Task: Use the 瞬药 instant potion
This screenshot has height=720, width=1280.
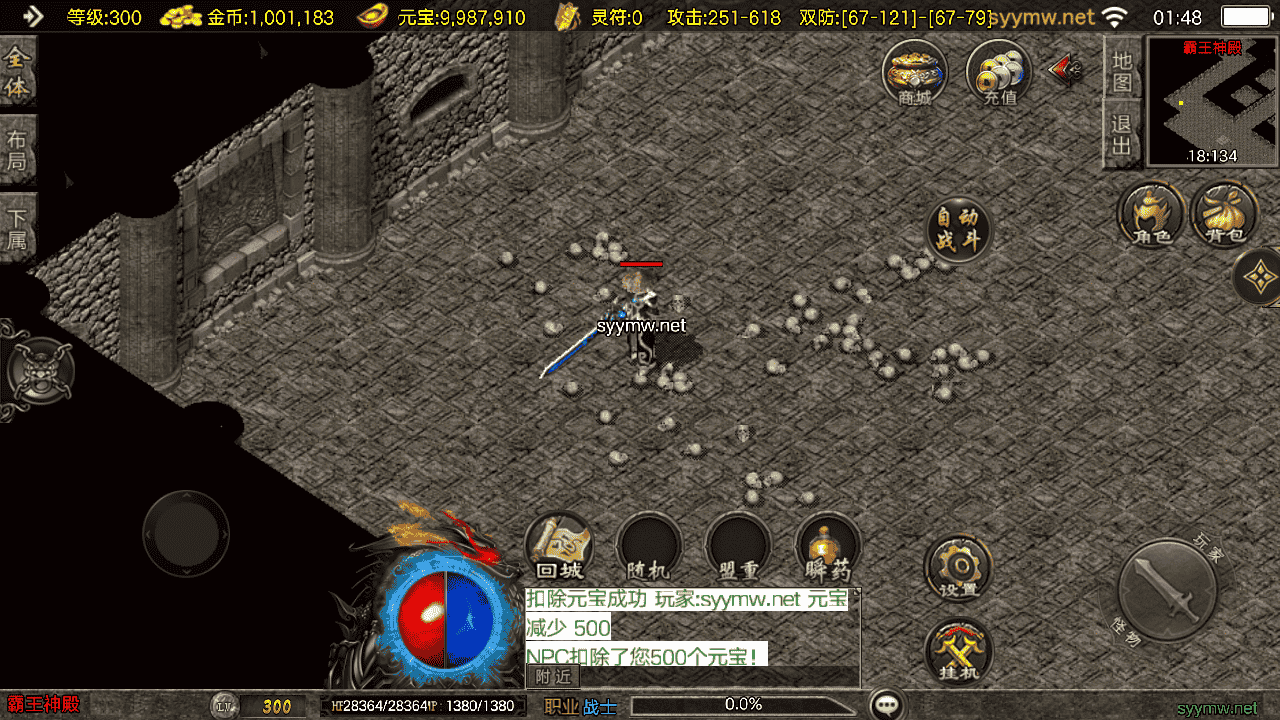Action: (827, 548)
